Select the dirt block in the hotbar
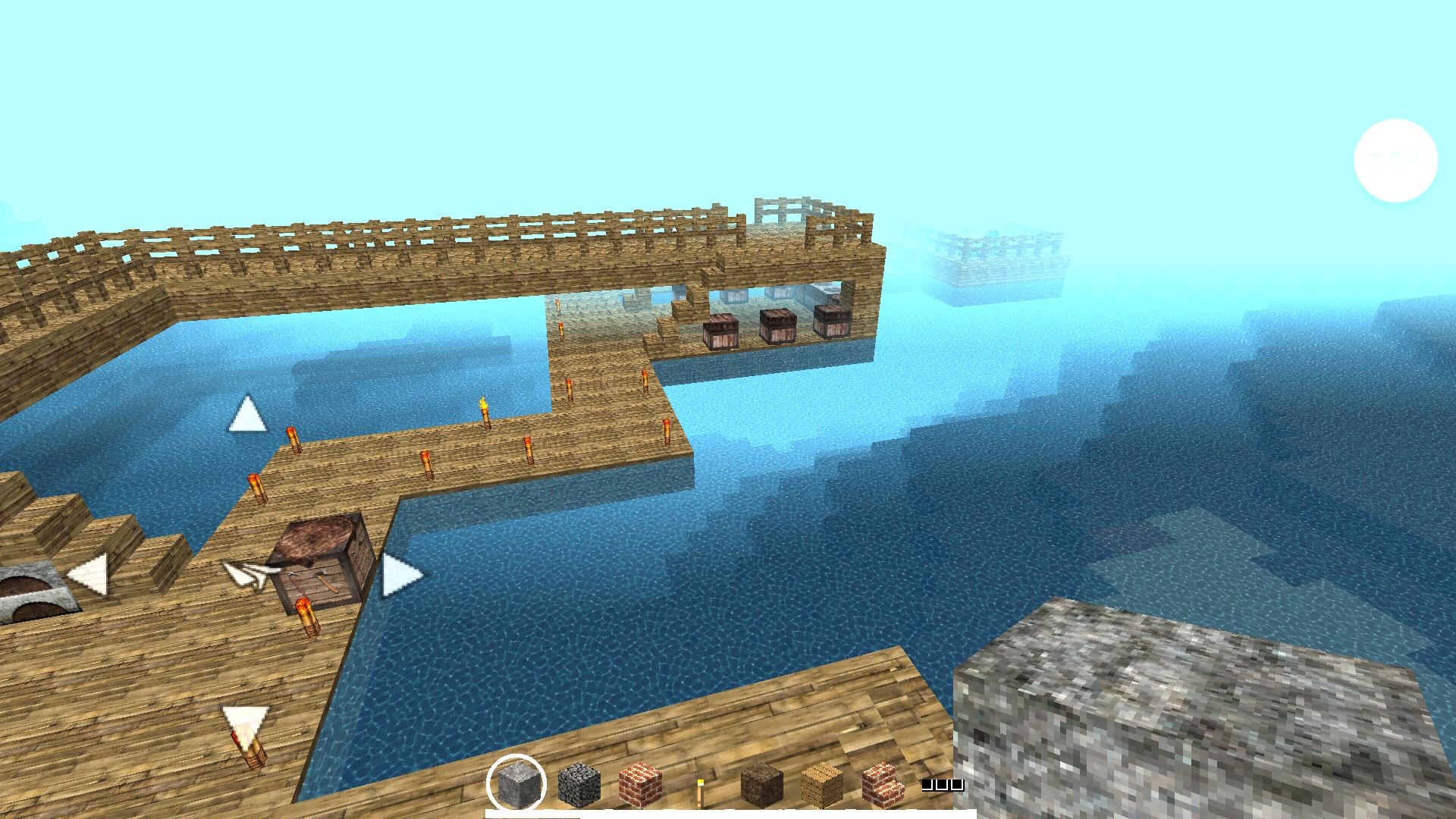The width and height of the screenshot is (1456, 819). coord(760,786)
